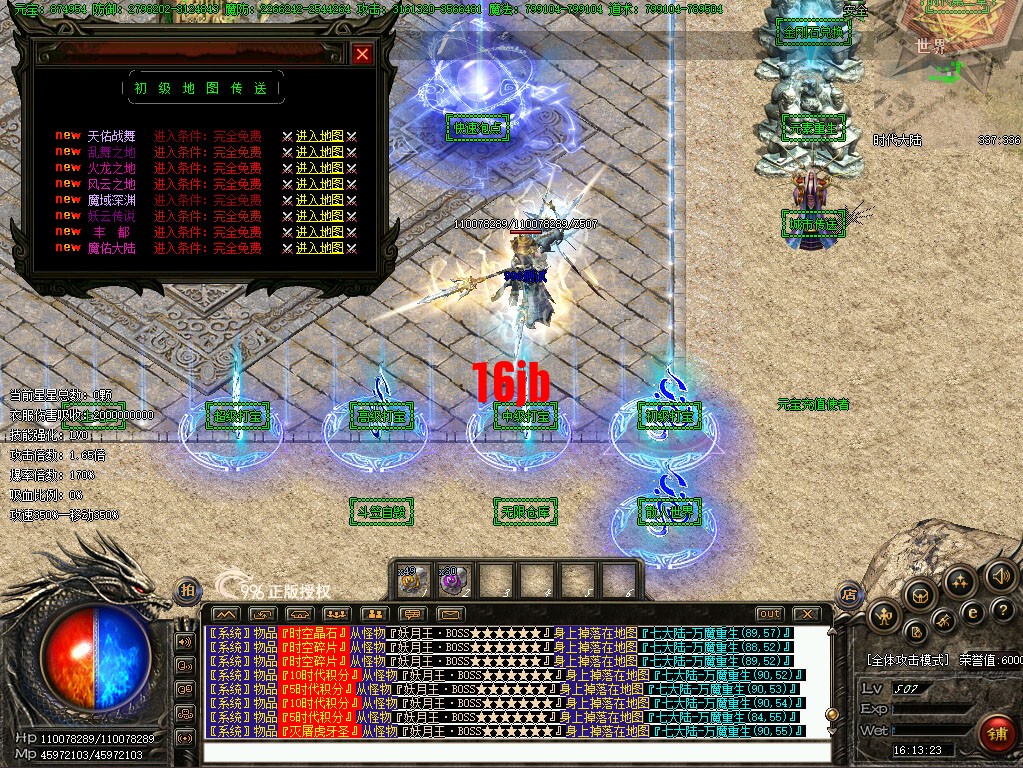Use the first hotbar slot item
Screen dimensions: 1023x768
point(414,579)
